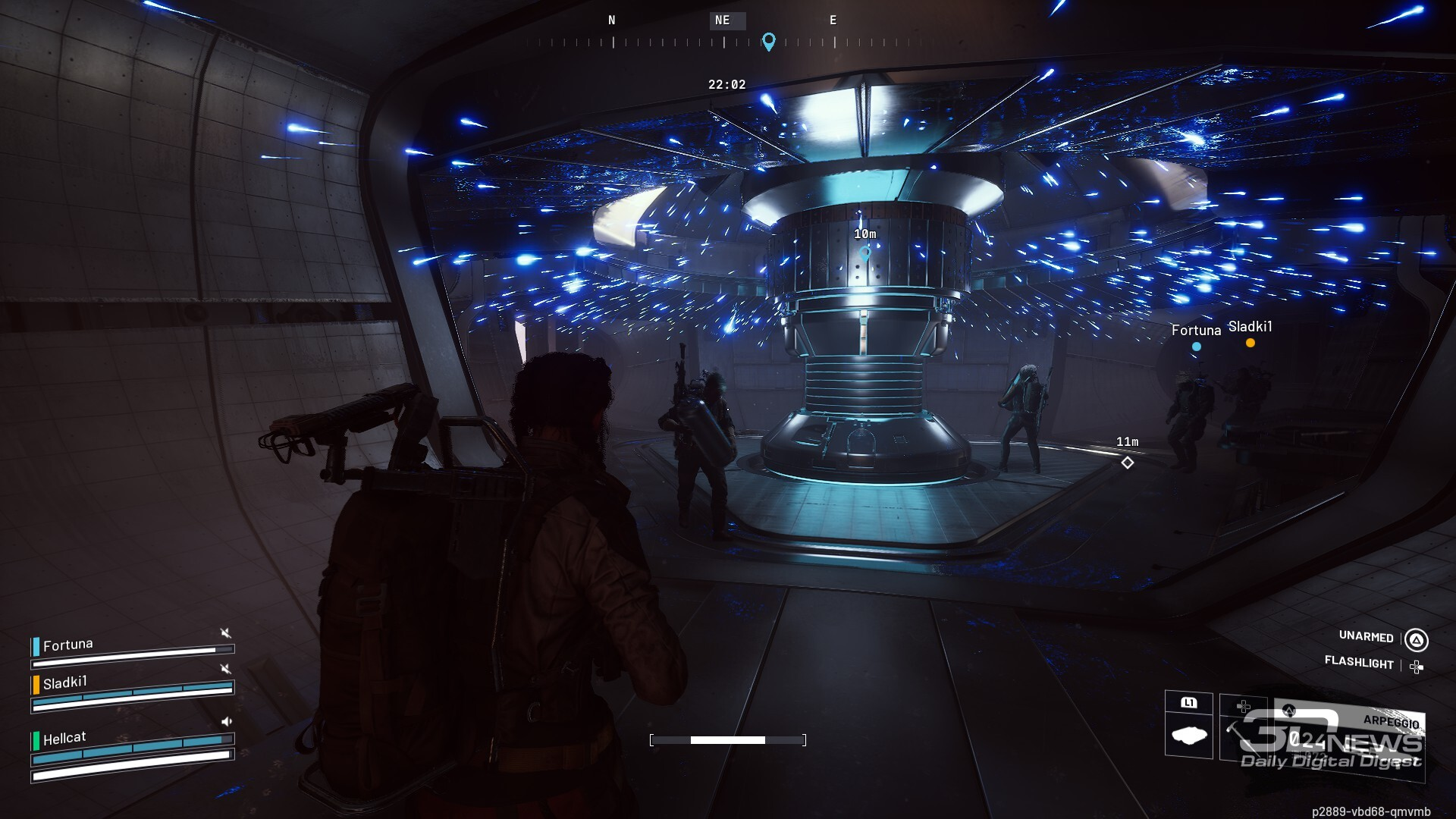Viewport: 1456px width, 819px height.
Task: Click Fortuna's muted speaker icon
Action: point(225,633)
